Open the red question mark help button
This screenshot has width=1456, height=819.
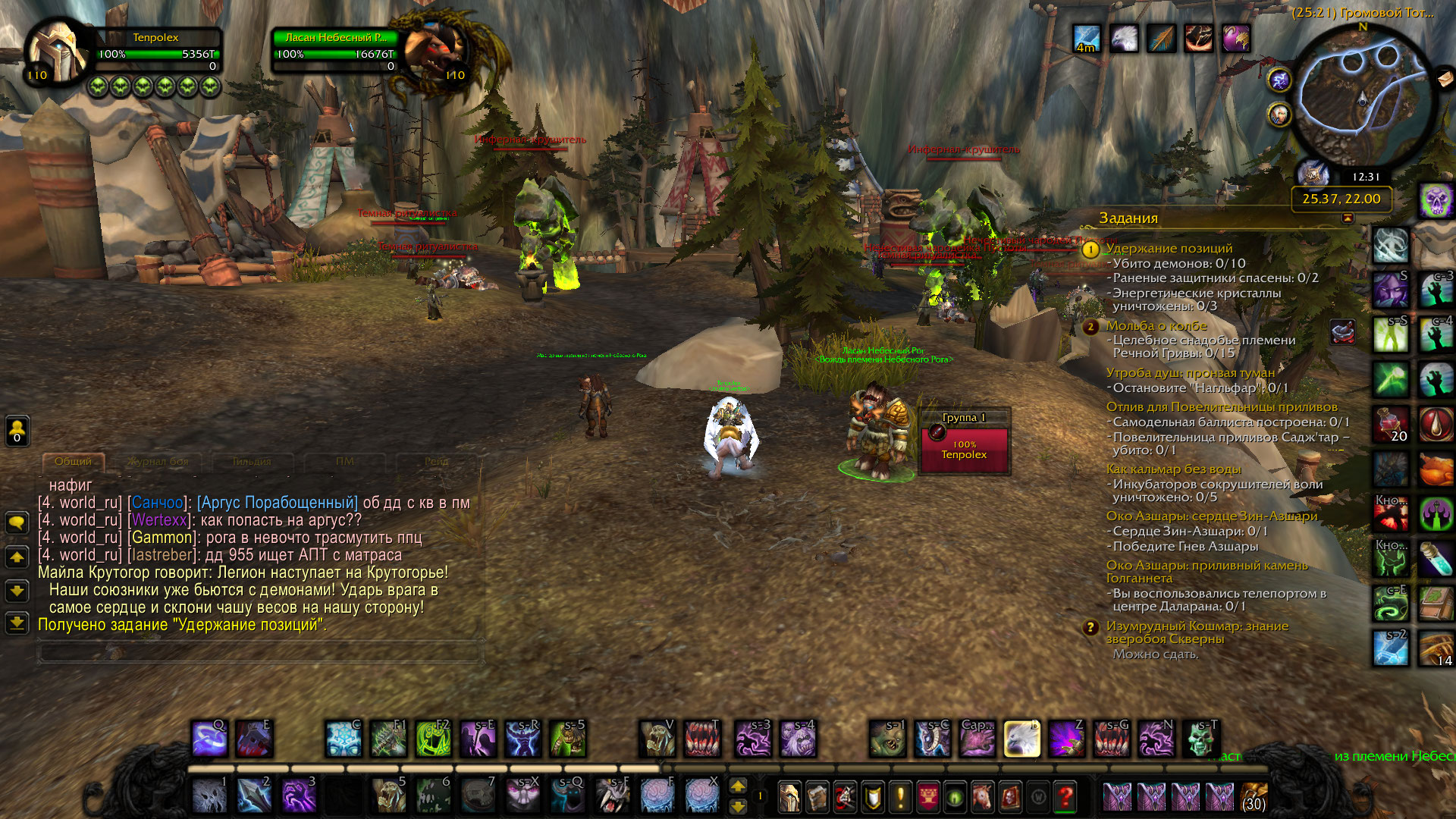pyautogui.click(x=1065, y=797)
